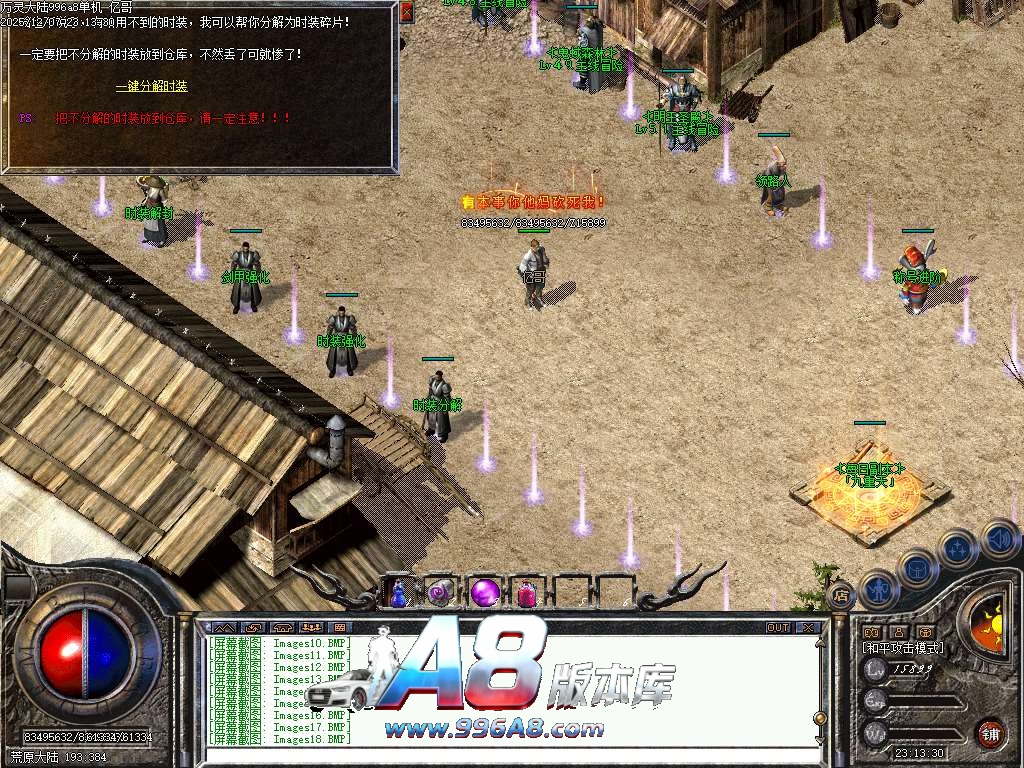The width and height of the screenshot is (1024, 768).
Task: Choose the 一键分解时装 dialogue option
Action: [x=151, y=86]
